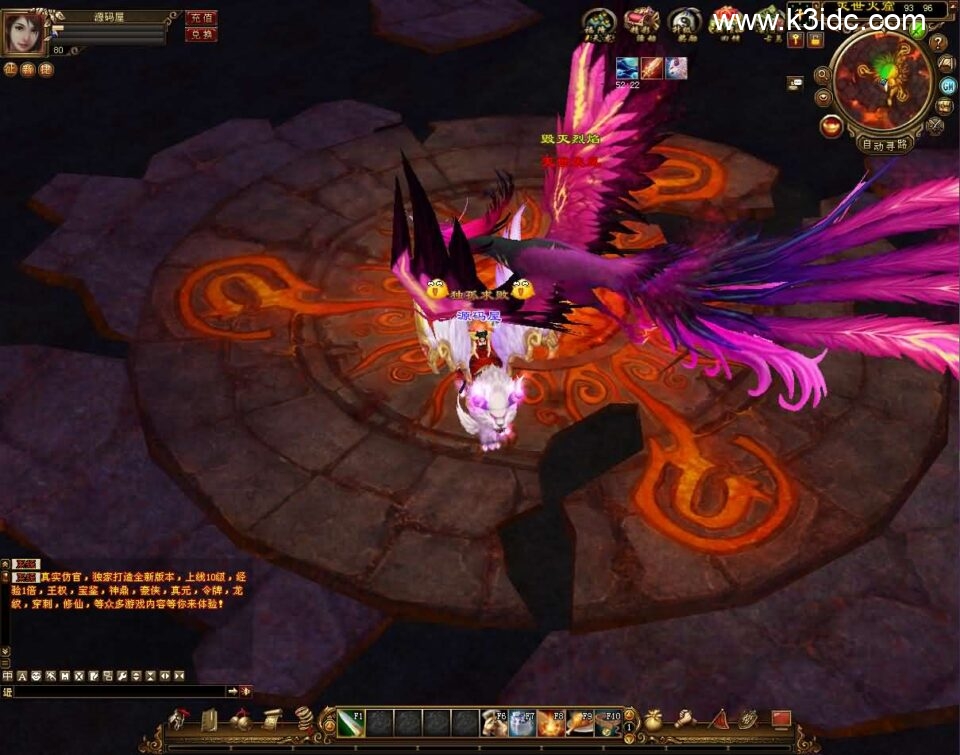Open the gold ingot shop icon
960x755 pixels.
pos(830,126)
